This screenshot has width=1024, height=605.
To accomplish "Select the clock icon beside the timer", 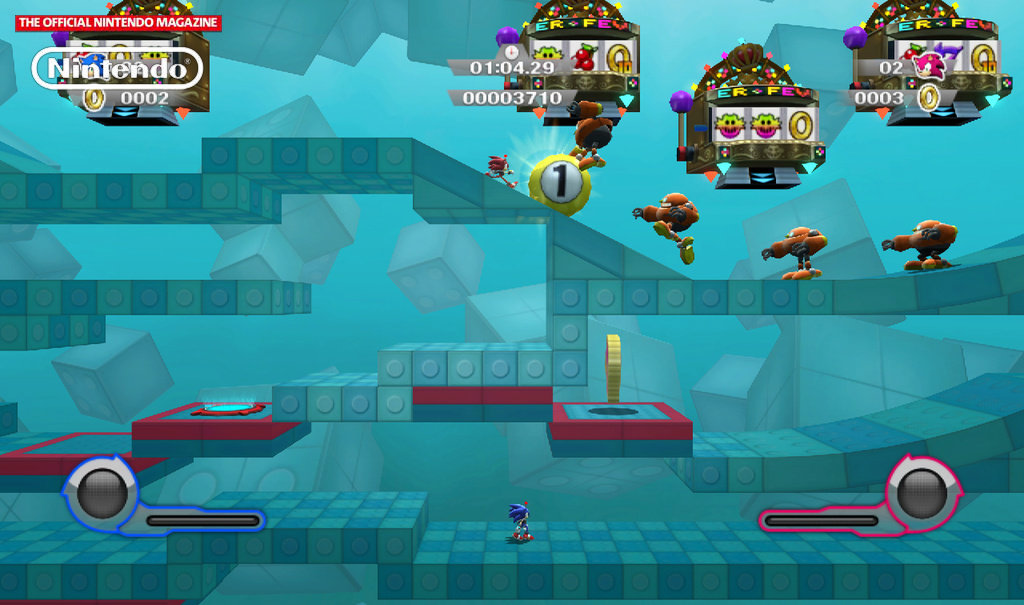I will click(512, 53).
